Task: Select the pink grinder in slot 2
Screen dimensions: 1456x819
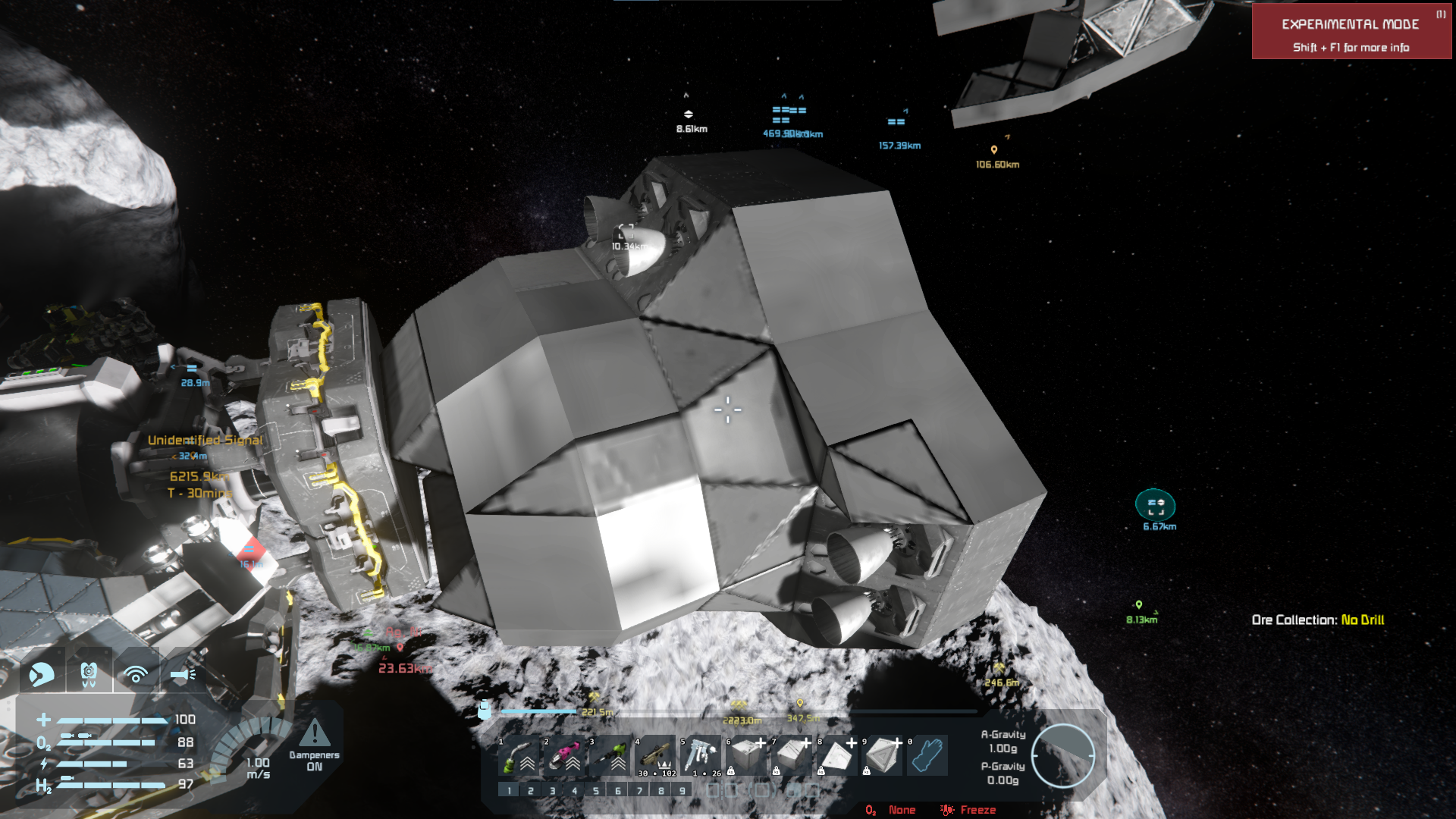Action: tap(563, 755)
